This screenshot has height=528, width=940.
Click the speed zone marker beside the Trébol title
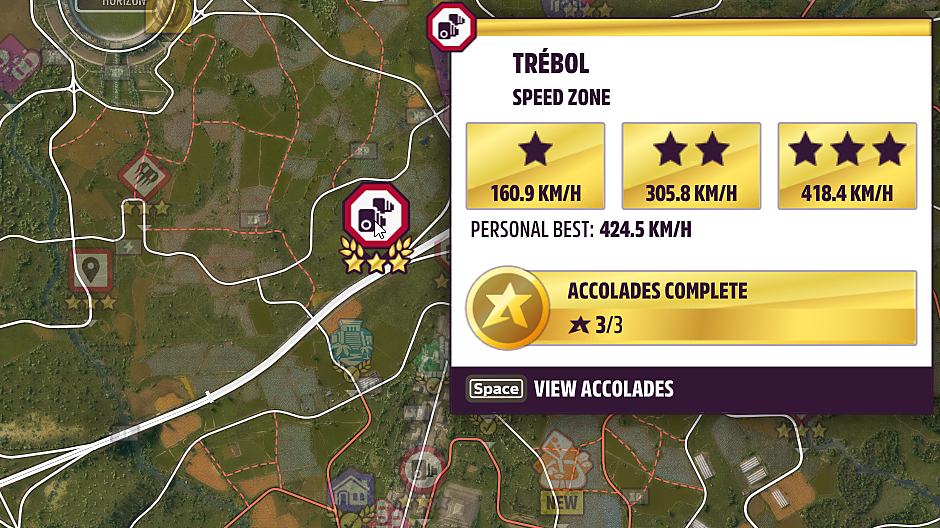[451, 27]
